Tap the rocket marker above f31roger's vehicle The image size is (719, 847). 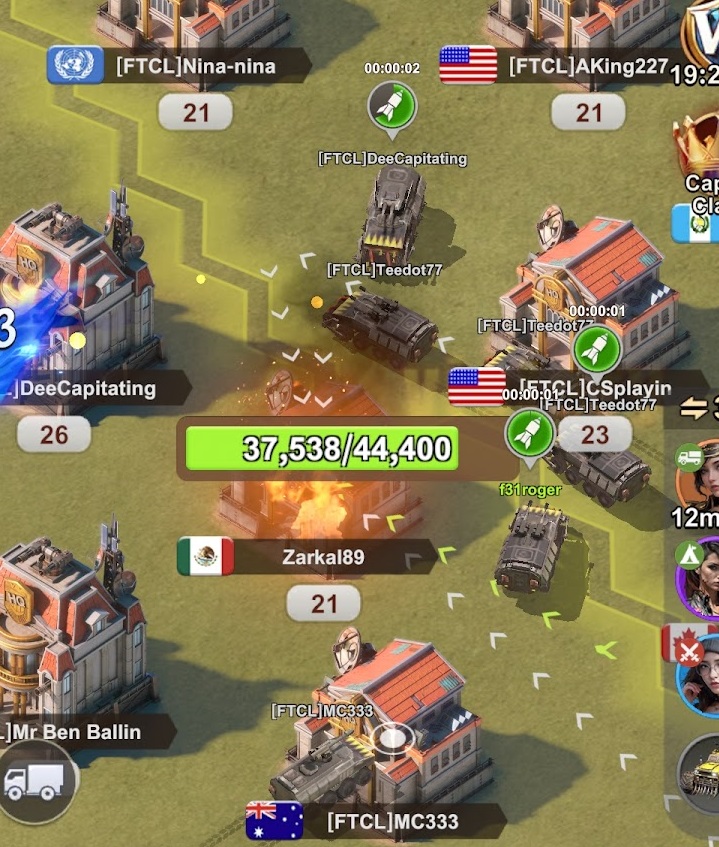[x=529, y=433]
